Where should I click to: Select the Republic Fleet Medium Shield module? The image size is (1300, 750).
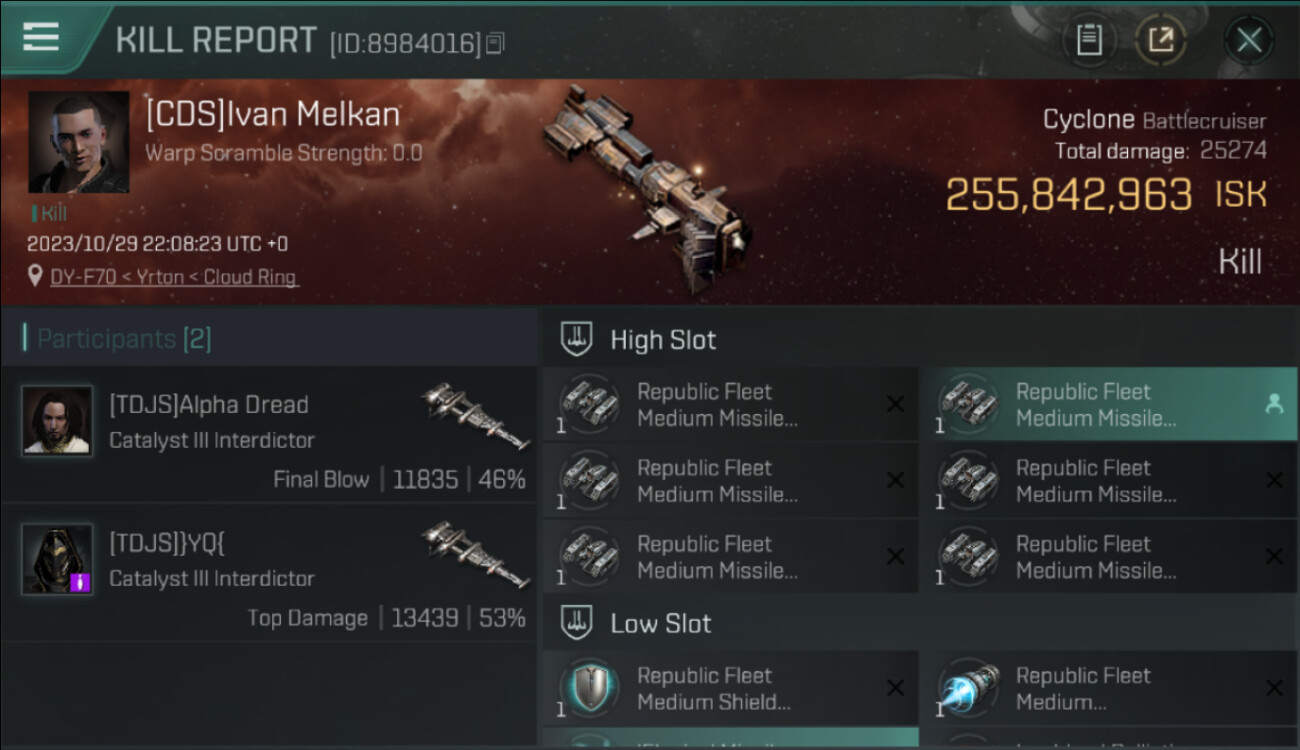pyautogui.click(x=730, y=688)
